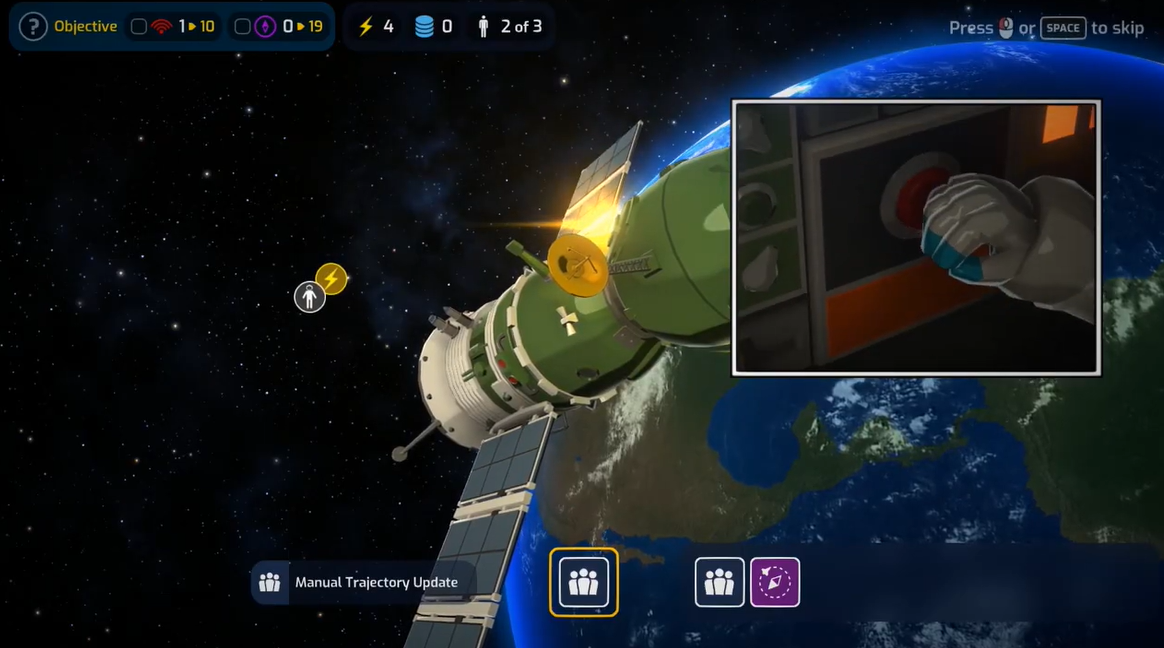Select the purple trajectory compass card
1164x648 pixels.
[x=775, y=582]
